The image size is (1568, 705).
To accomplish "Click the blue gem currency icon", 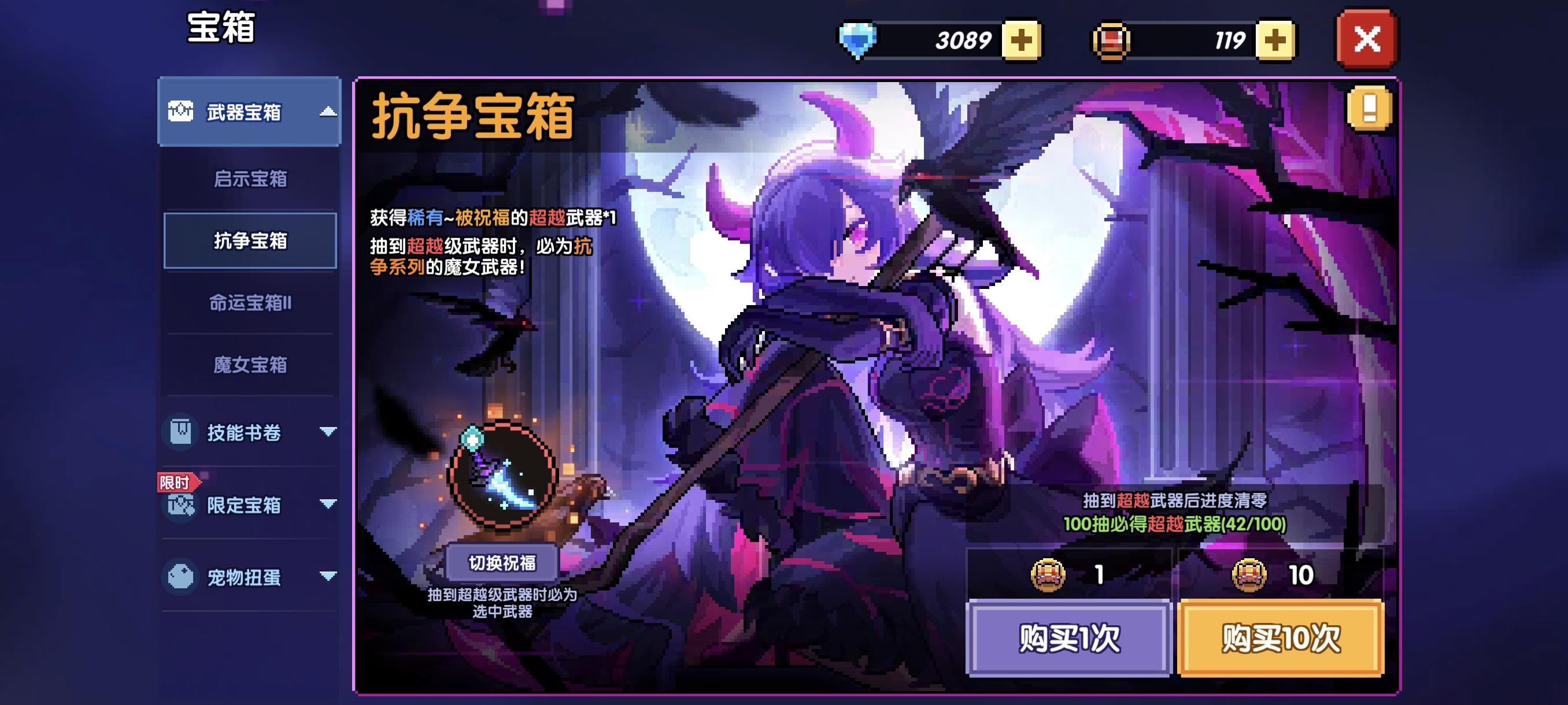I will pyautogui.click(x=857, y=38).
